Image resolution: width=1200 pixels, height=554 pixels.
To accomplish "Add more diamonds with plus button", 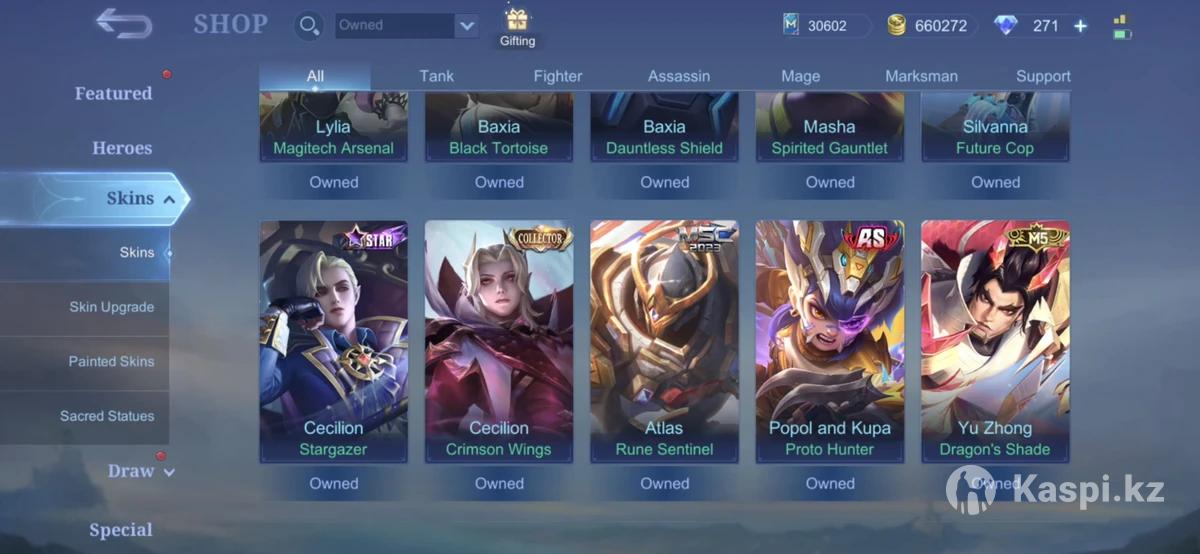I will (1080, 26).
